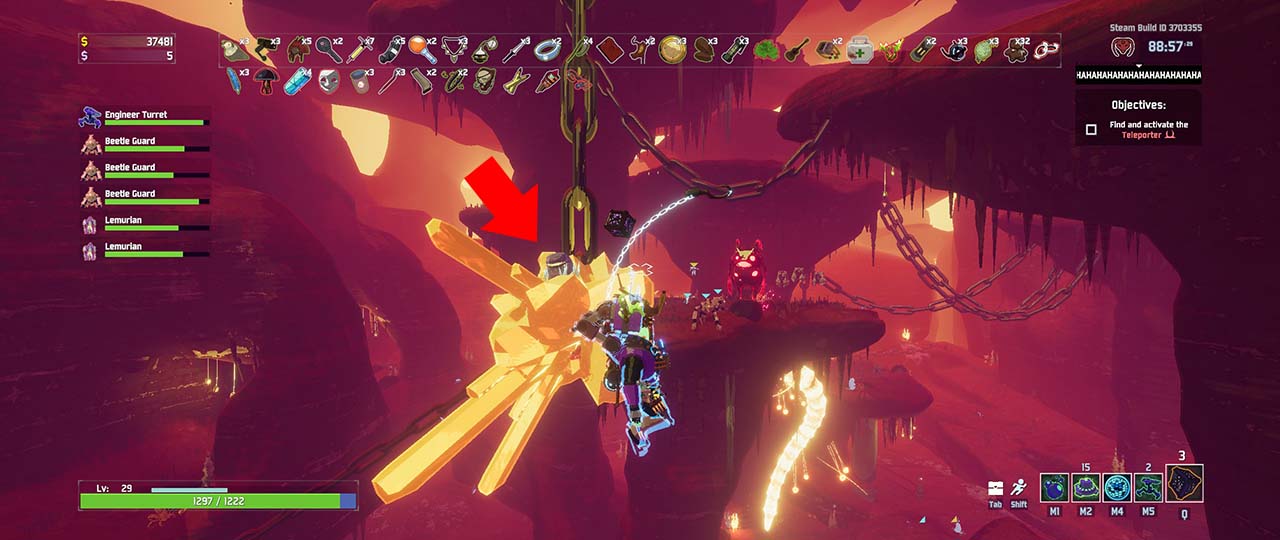Select the First Aid Kit (Medkit) item
This screenshot has height=540, width=1280.
(857, 49)
